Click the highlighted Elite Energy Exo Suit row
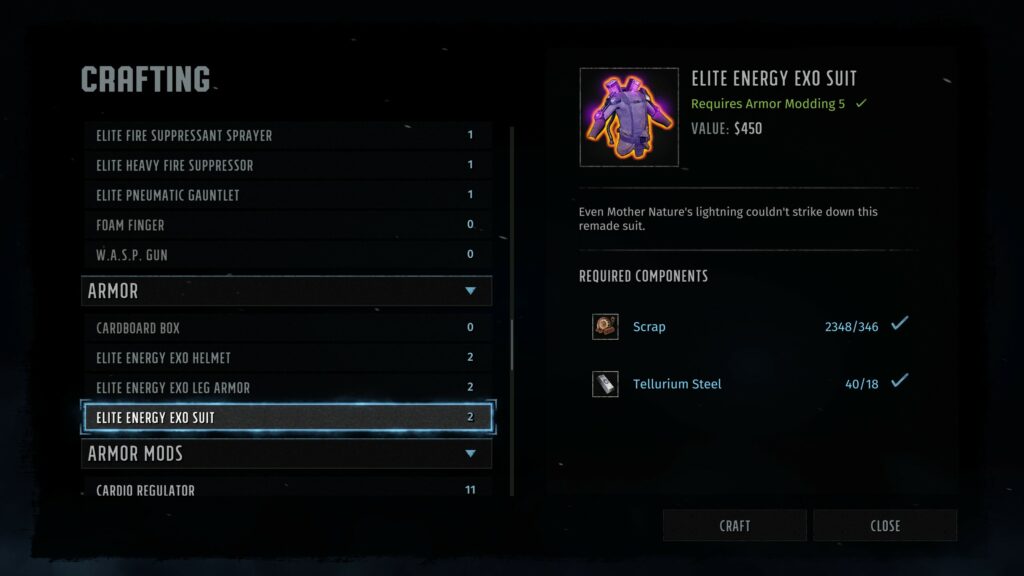This screenshot has width=1024, height=576. 286,417
